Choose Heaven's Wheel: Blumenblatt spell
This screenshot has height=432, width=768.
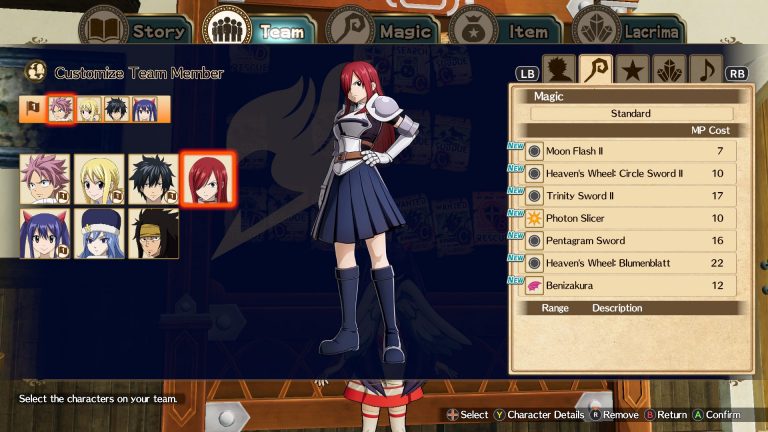pyautogui.click(x=630, y=263)
